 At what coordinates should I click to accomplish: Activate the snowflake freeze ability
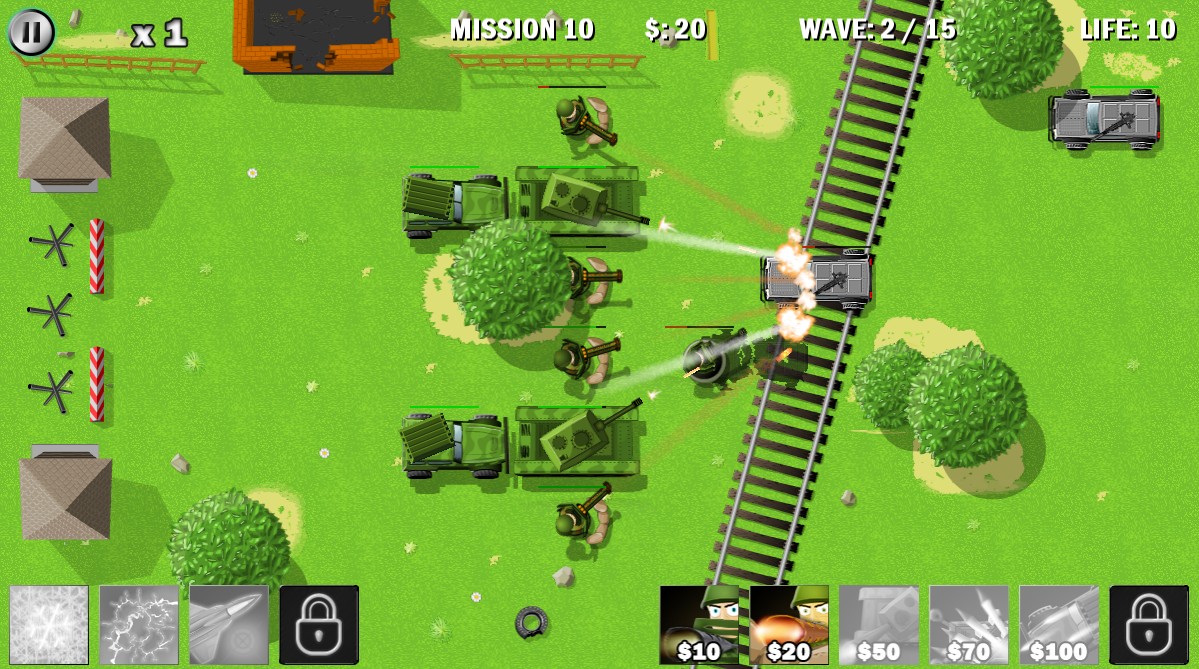49,625
